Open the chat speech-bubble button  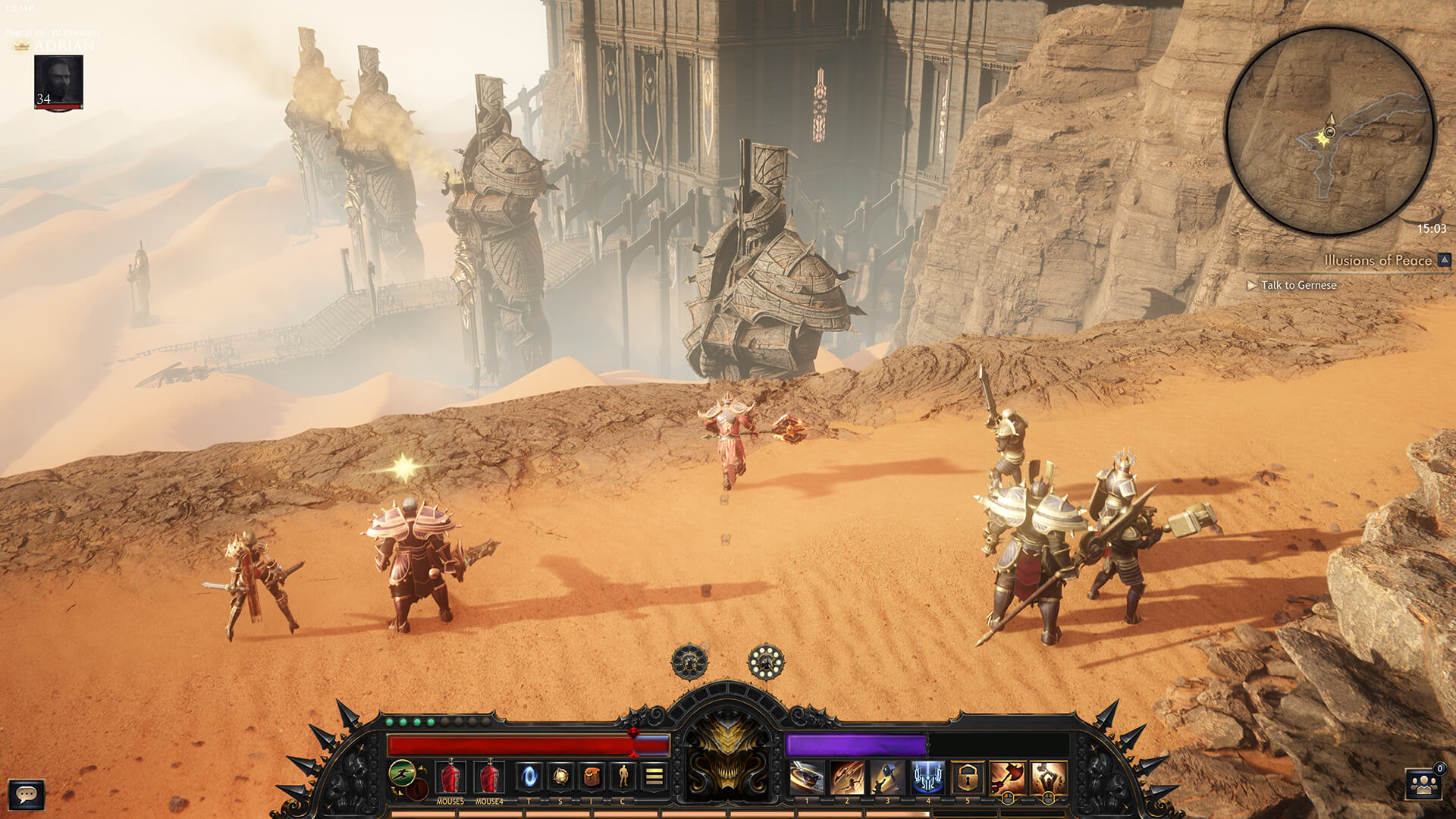[x=27, y=794]
